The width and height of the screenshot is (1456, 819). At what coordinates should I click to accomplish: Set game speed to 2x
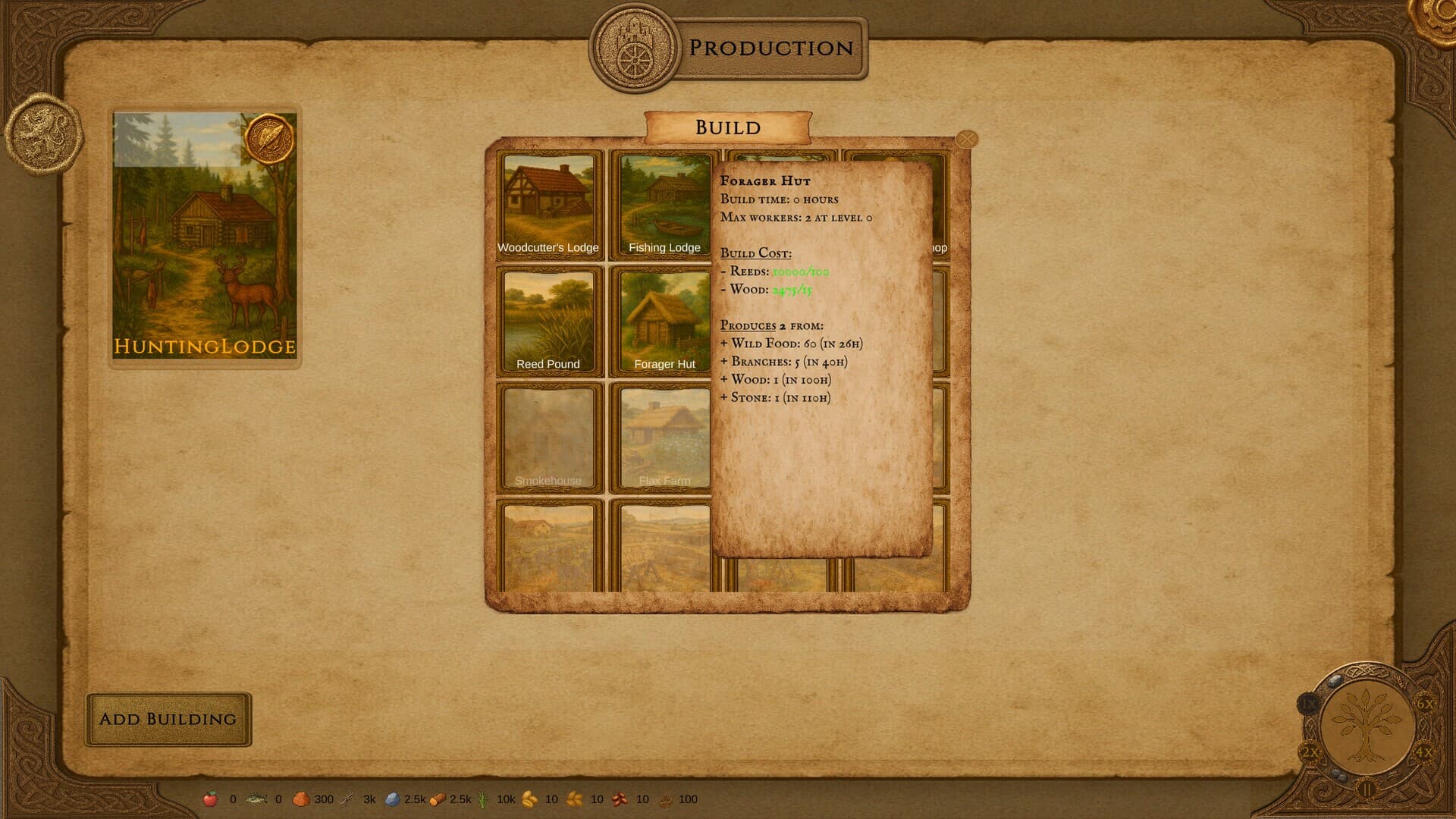tap(1310, 752)
